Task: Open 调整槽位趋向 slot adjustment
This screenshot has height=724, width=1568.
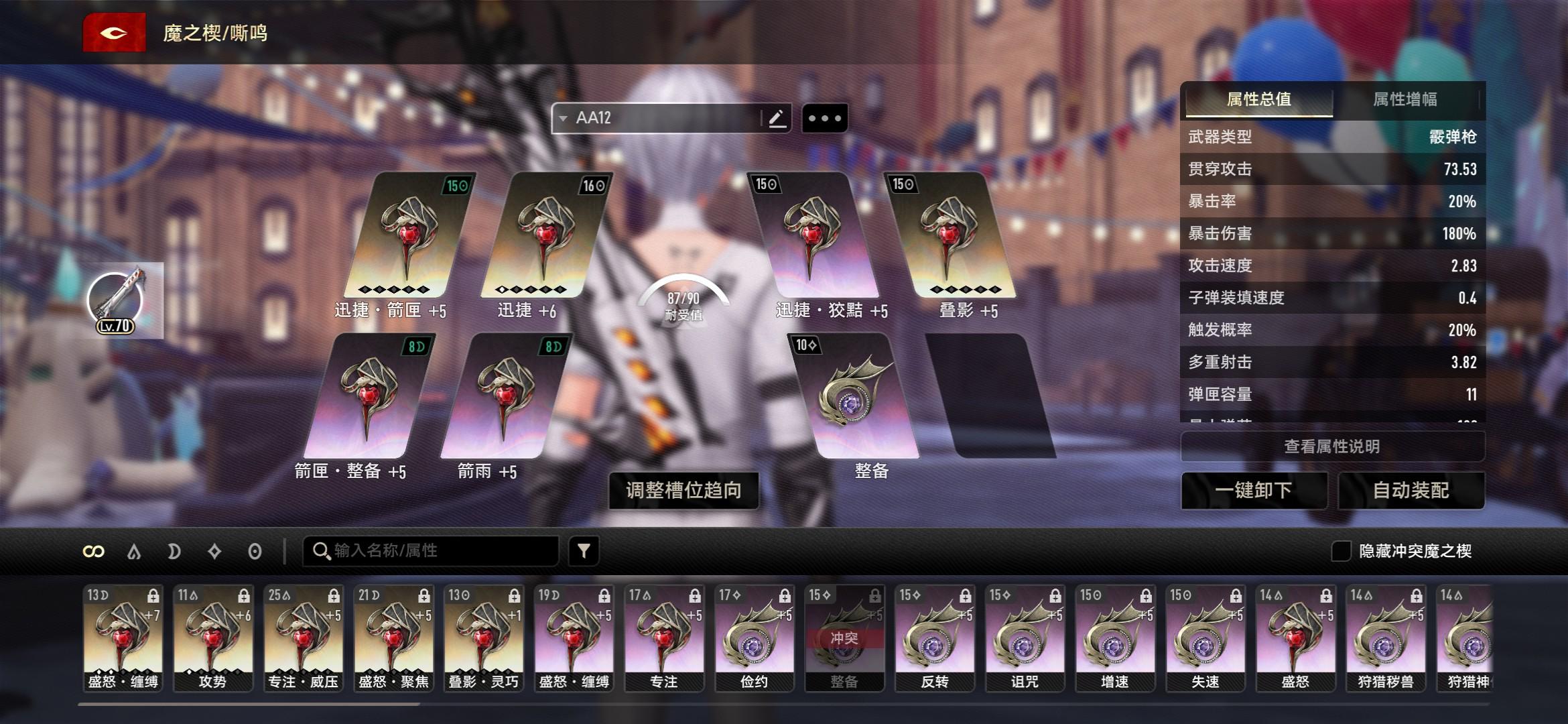Action: 683,491
